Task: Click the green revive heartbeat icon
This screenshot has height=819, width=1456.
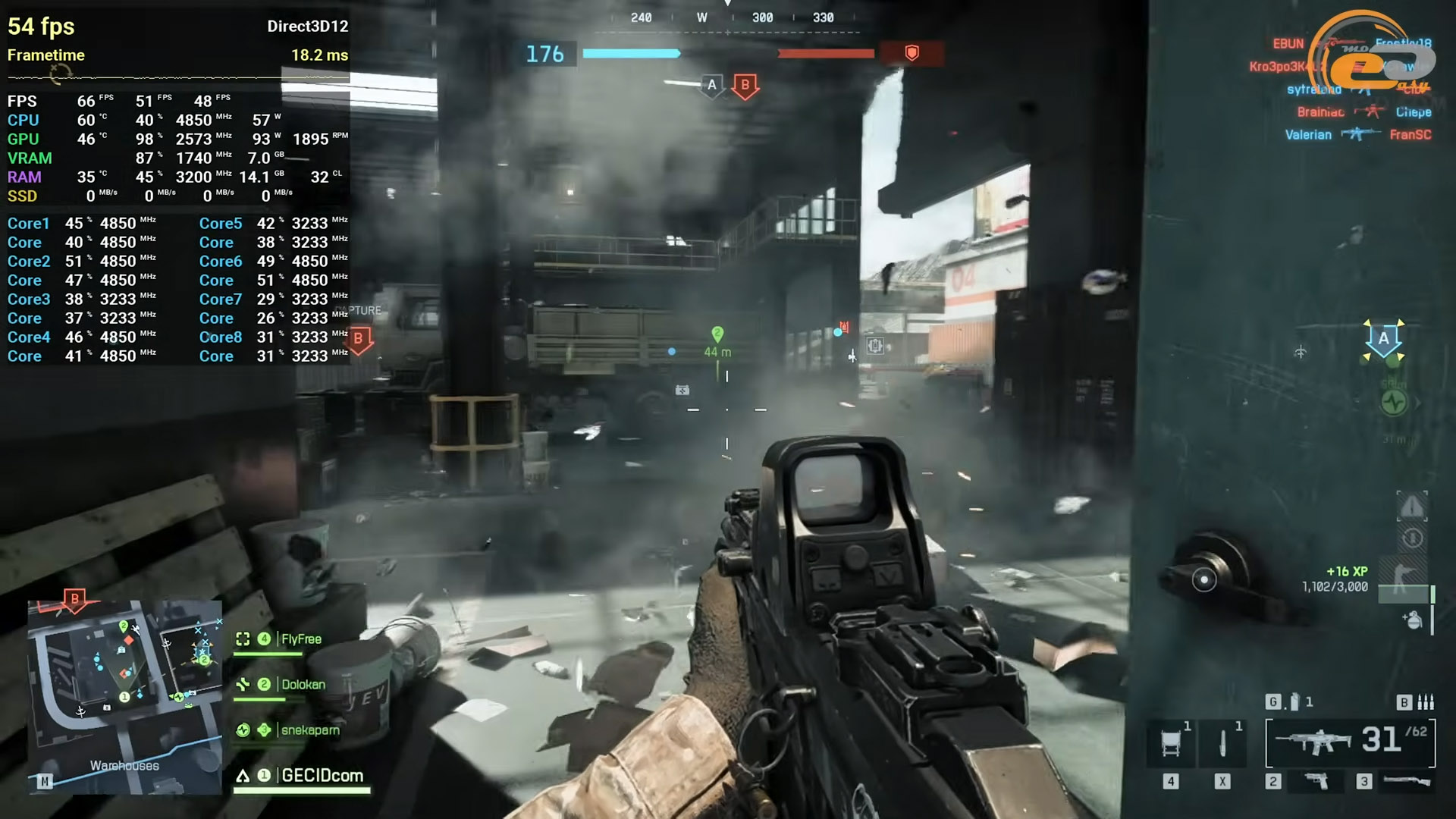Action: pyautogui.click(x=1394, y=403)
